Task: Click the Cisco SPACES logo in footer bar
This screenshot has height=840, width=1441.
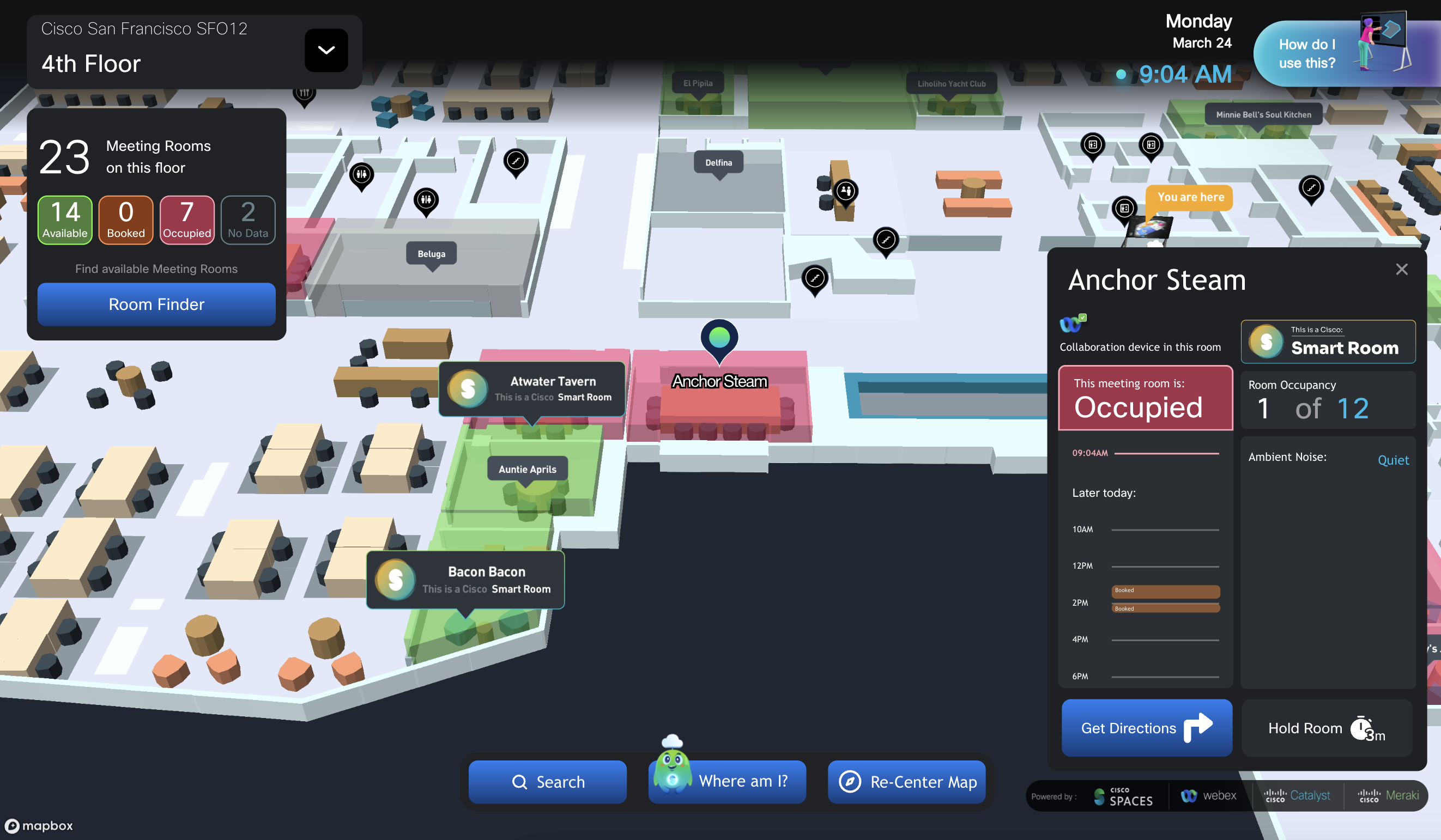Action: click(x=1123, y=796)
